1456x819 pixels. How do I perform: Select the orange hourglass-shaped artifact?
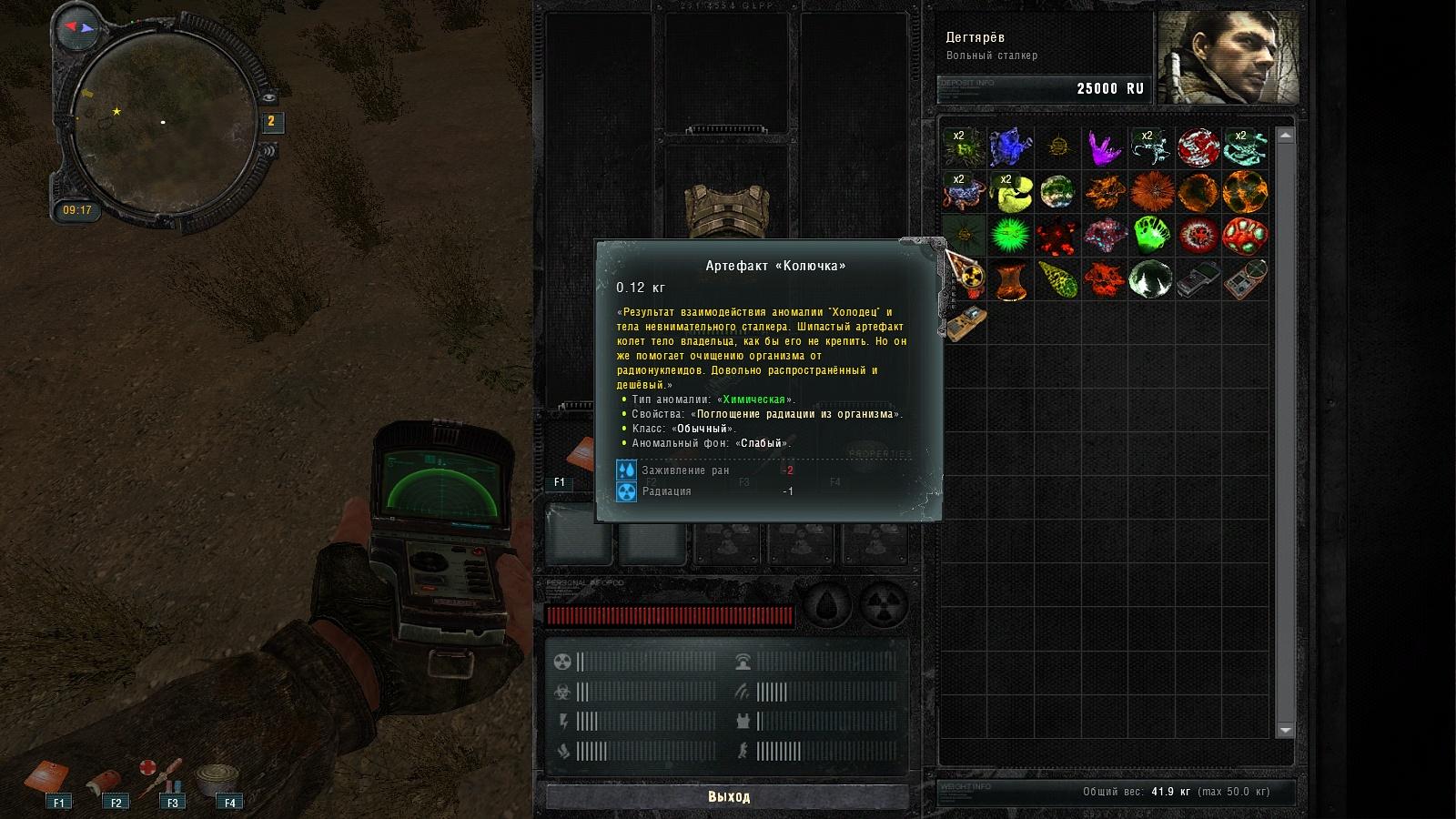click(x=1010, y=280)
